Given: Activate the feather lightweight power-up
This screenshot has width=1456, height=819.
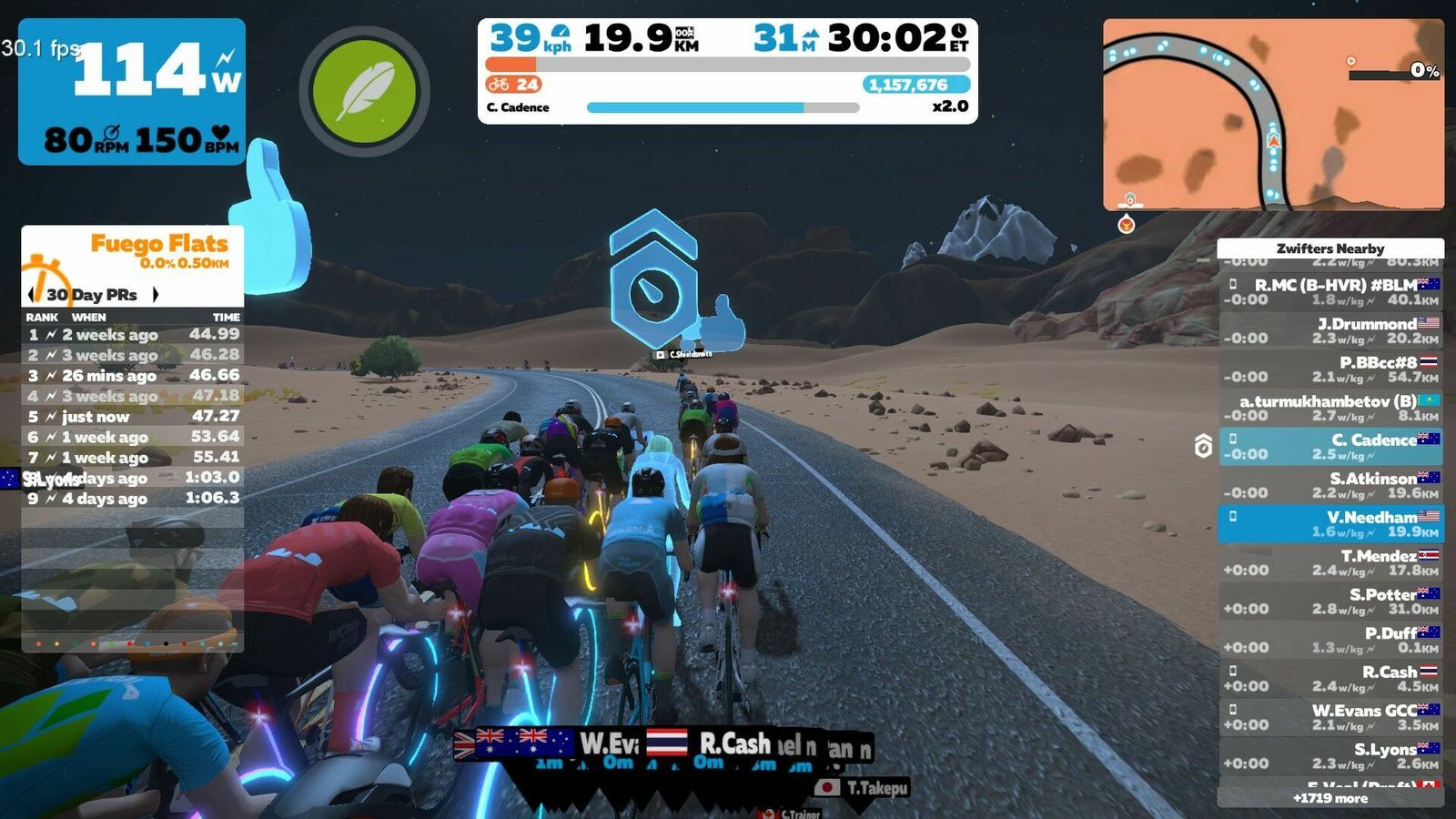Looking at the screenshot, I should click(364, 91).
